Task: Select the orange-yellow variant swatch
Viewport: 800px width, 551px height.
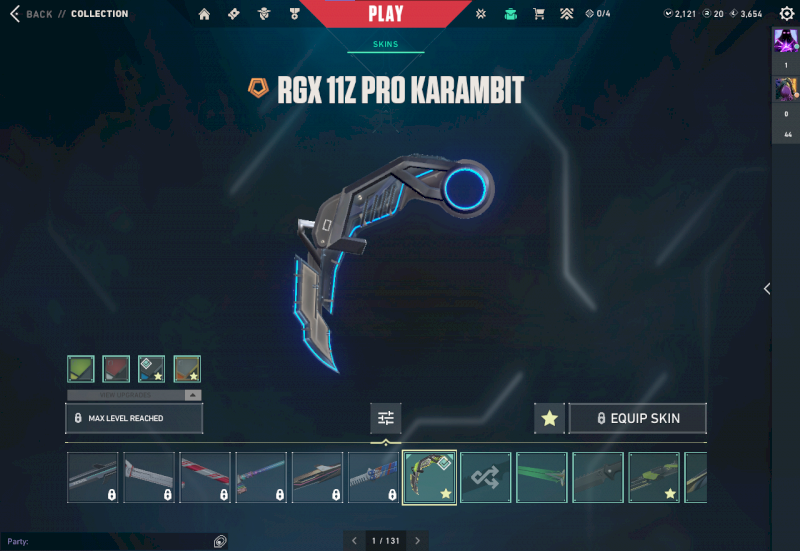Action: [x=187, y=369]
